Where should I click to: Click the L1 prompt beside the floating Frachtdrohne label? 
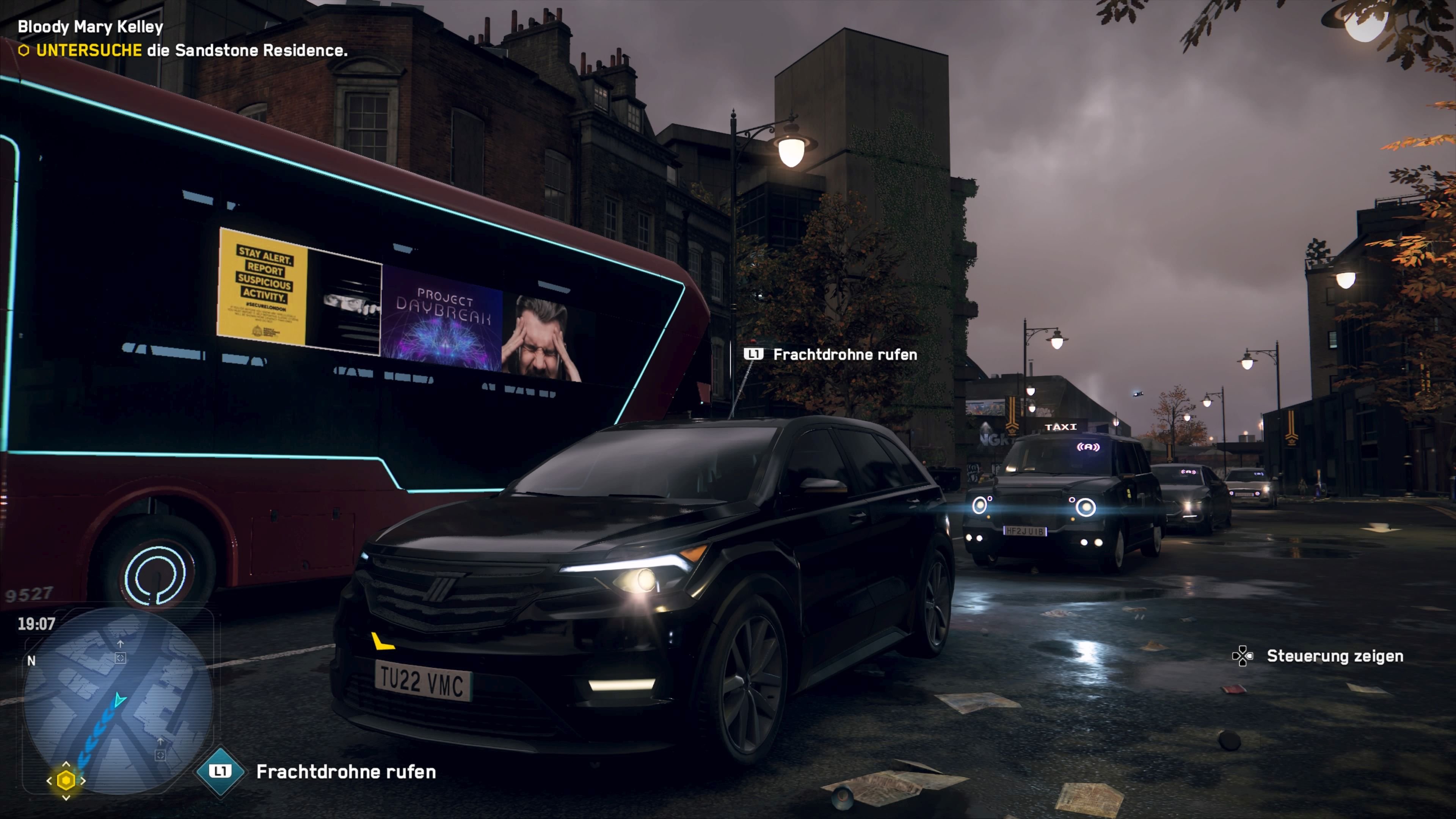(753, 355)
